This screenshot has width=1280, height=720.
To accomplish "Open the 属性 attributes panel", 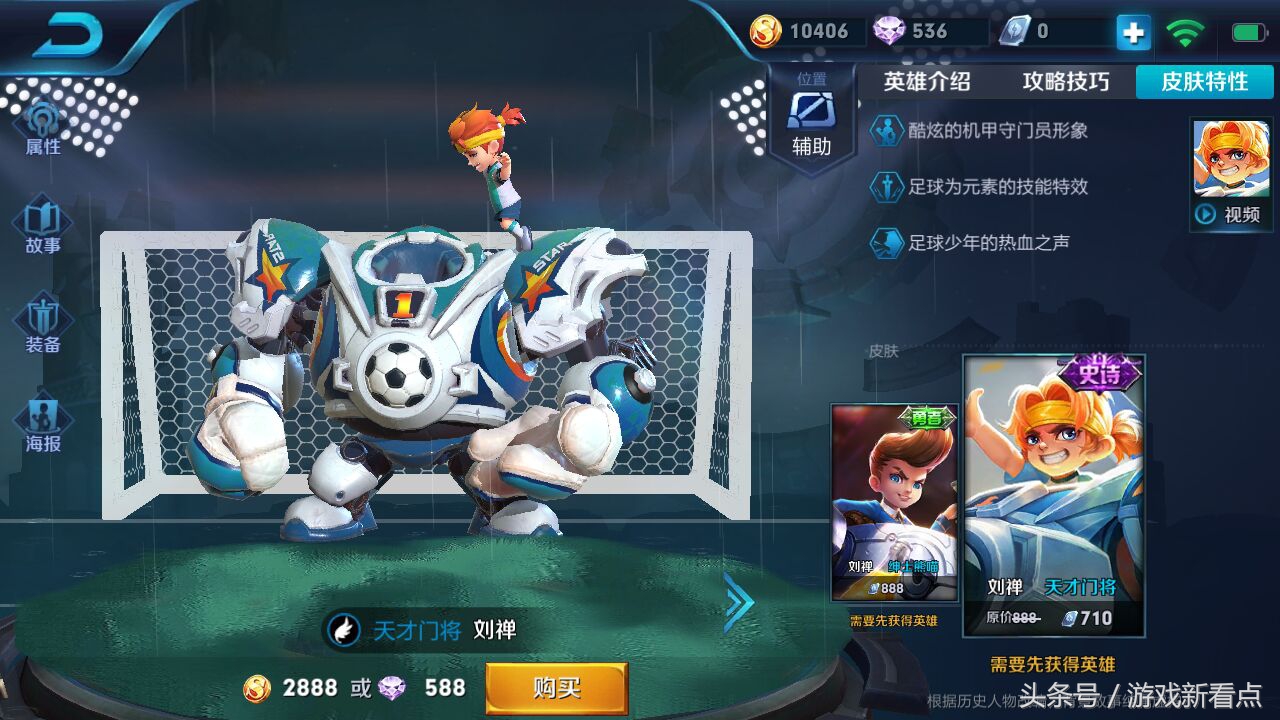I will coord(43,130).
